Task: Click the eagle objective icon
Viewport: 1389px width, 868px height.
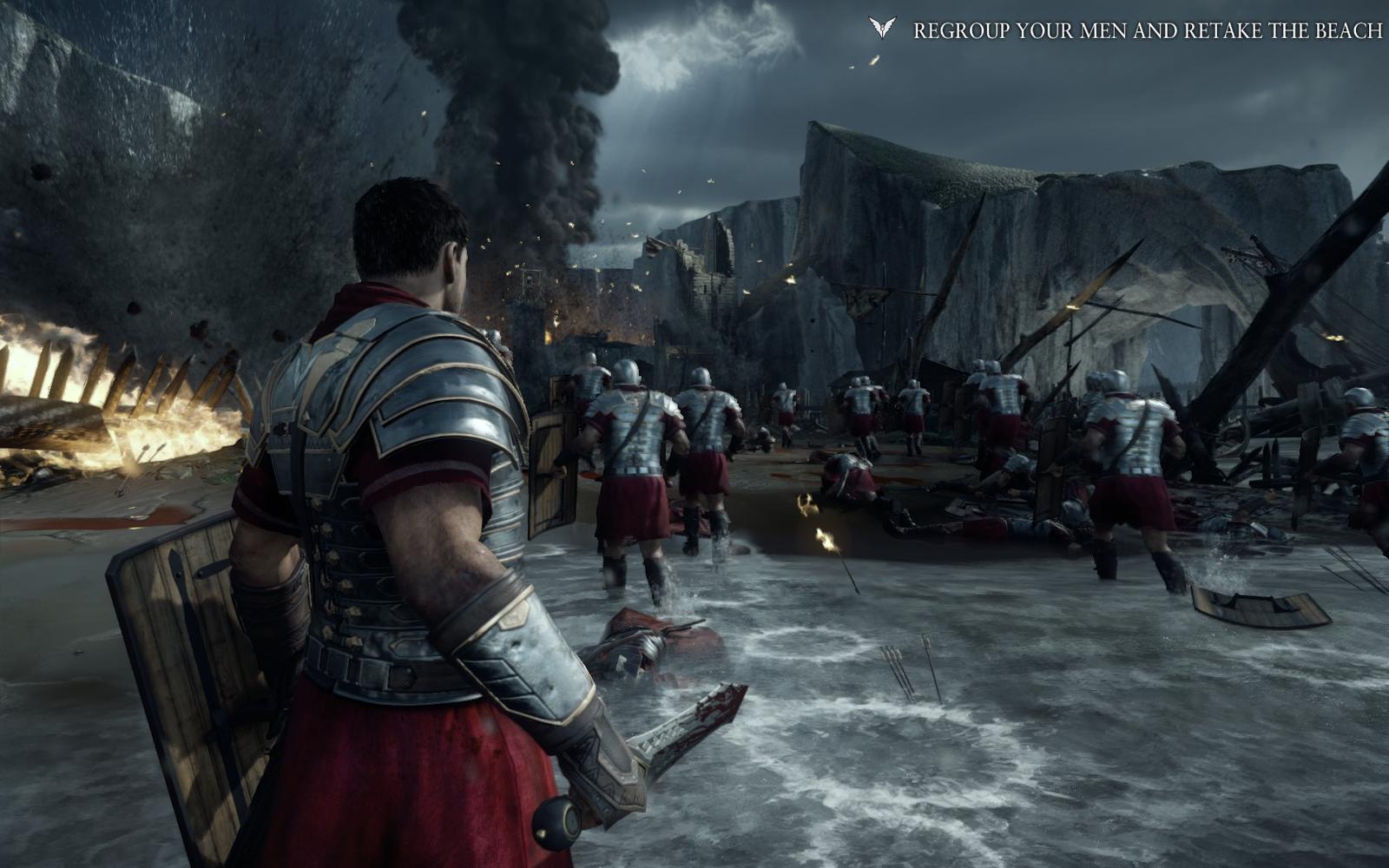Action: click(882, 29)
